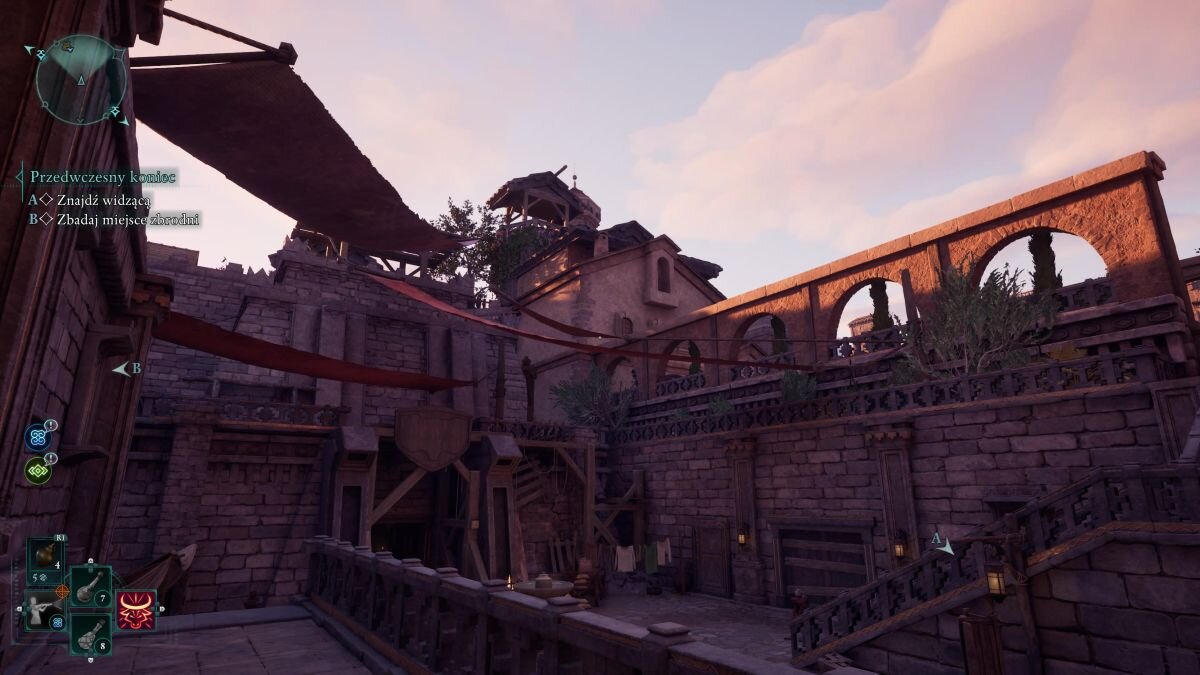Select the potion flask slot numbered 7
The image size is (1200, 675).
[90, 585]
